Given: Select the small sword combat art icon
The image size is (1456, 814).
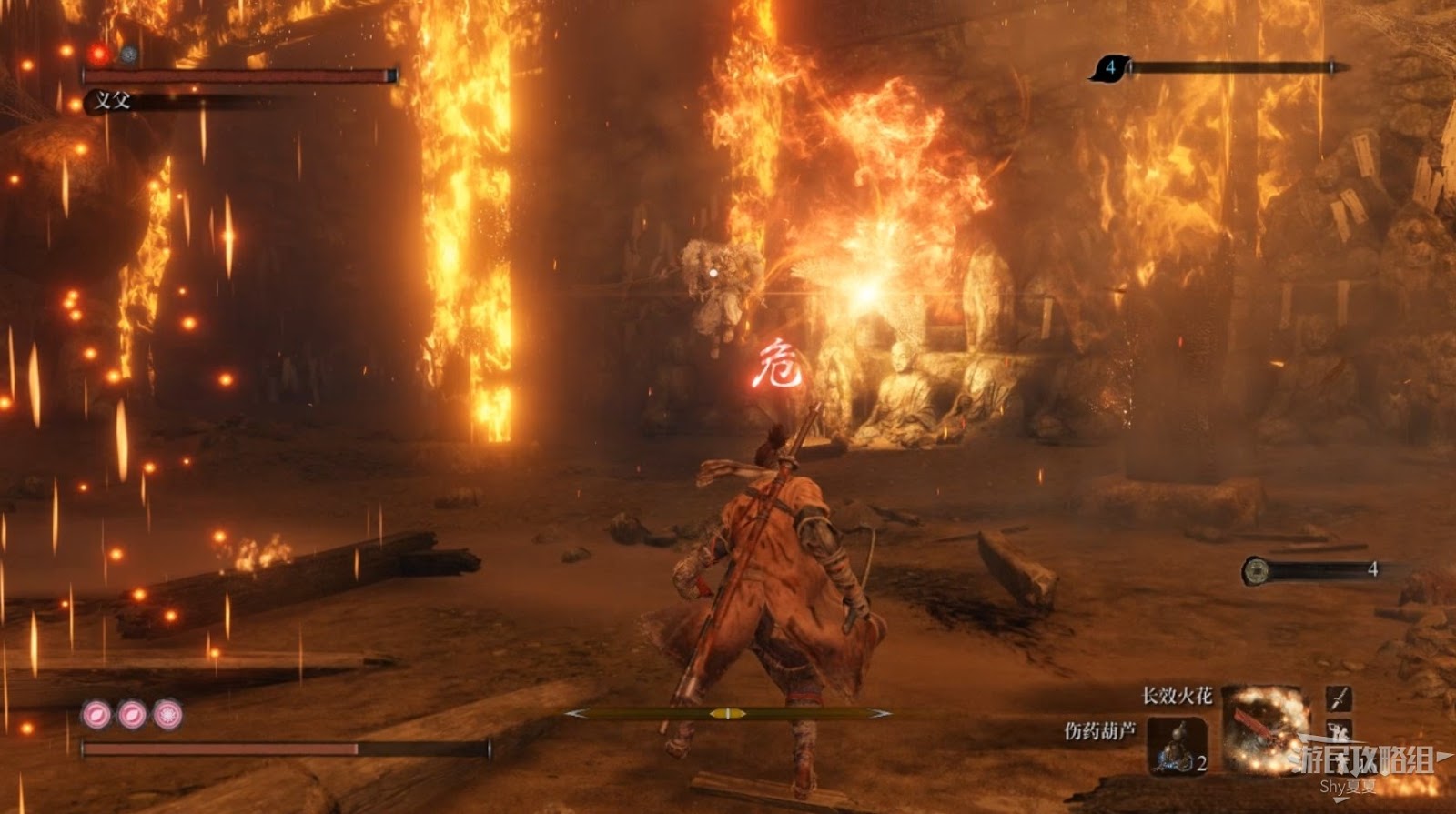Looking at the screenshot, I should tap(1338, 698).
